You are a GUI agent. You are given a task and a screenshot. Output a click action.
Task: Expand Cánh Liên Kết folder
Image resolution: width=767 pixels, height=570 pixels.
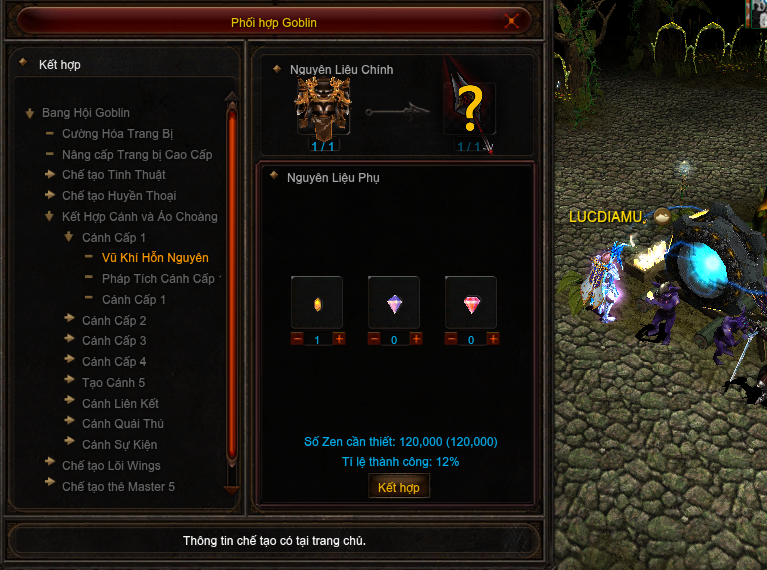pyautogui.click(x=120, y=403)
